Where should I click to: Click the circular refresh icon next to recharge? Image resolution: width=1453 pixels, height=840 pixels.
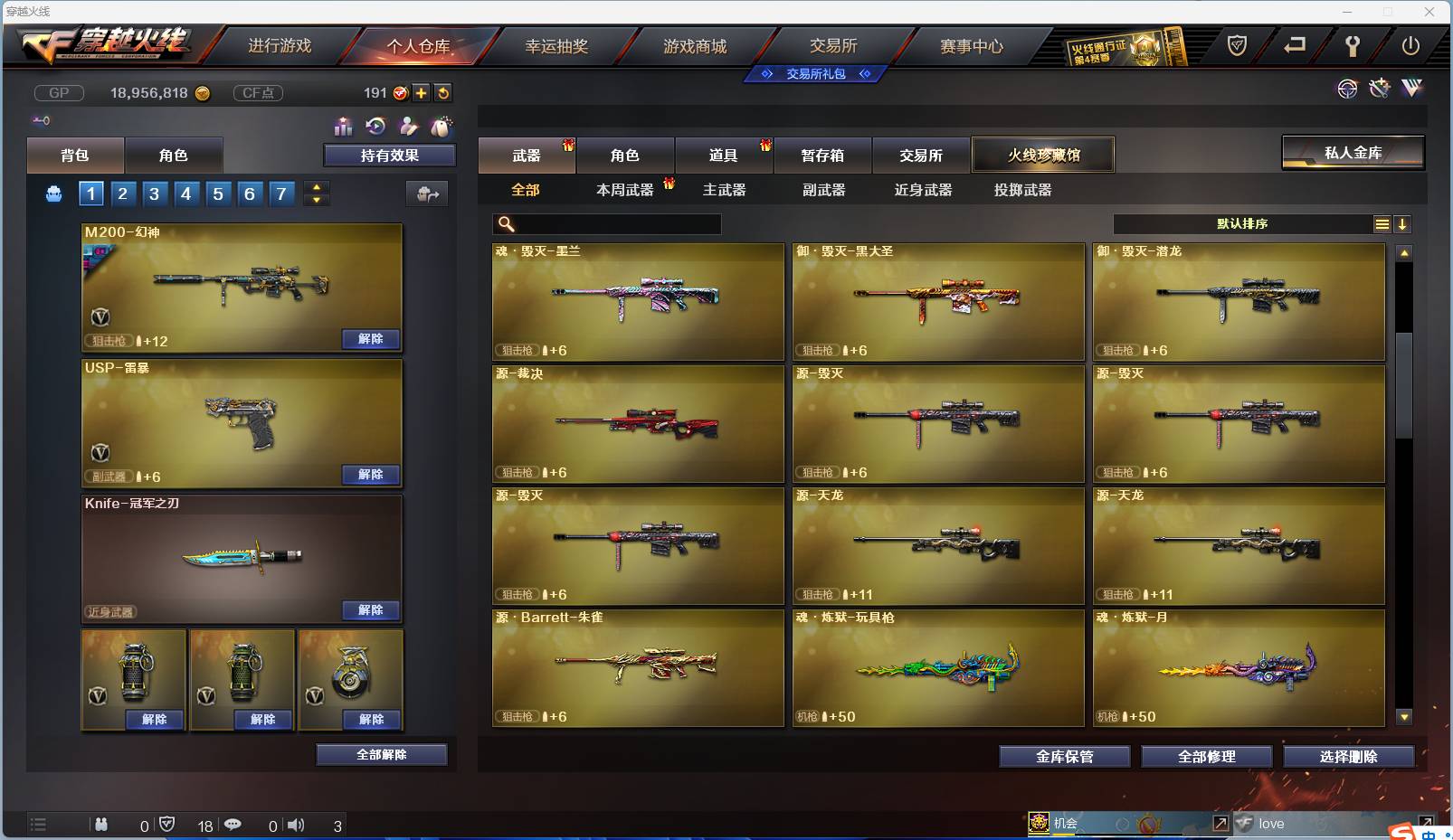[x=443, y=91]
